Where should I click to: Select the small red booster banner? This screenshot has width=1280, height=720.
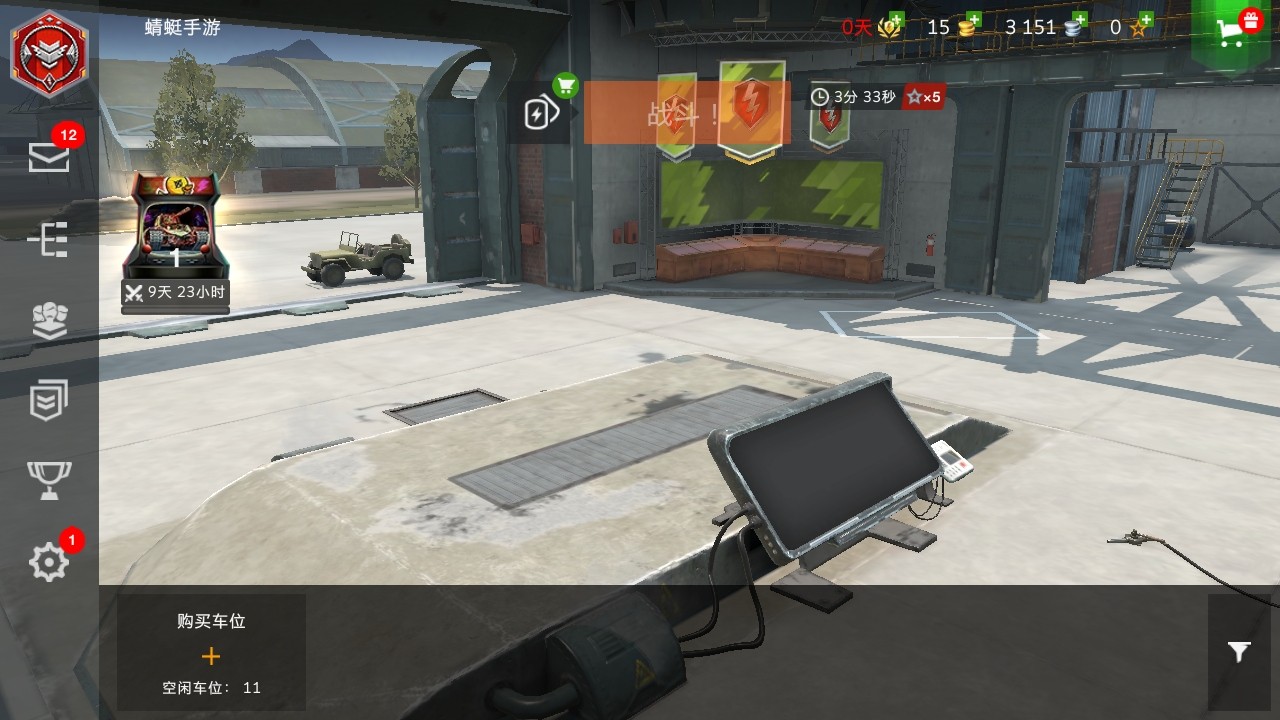tap(829, 120)
